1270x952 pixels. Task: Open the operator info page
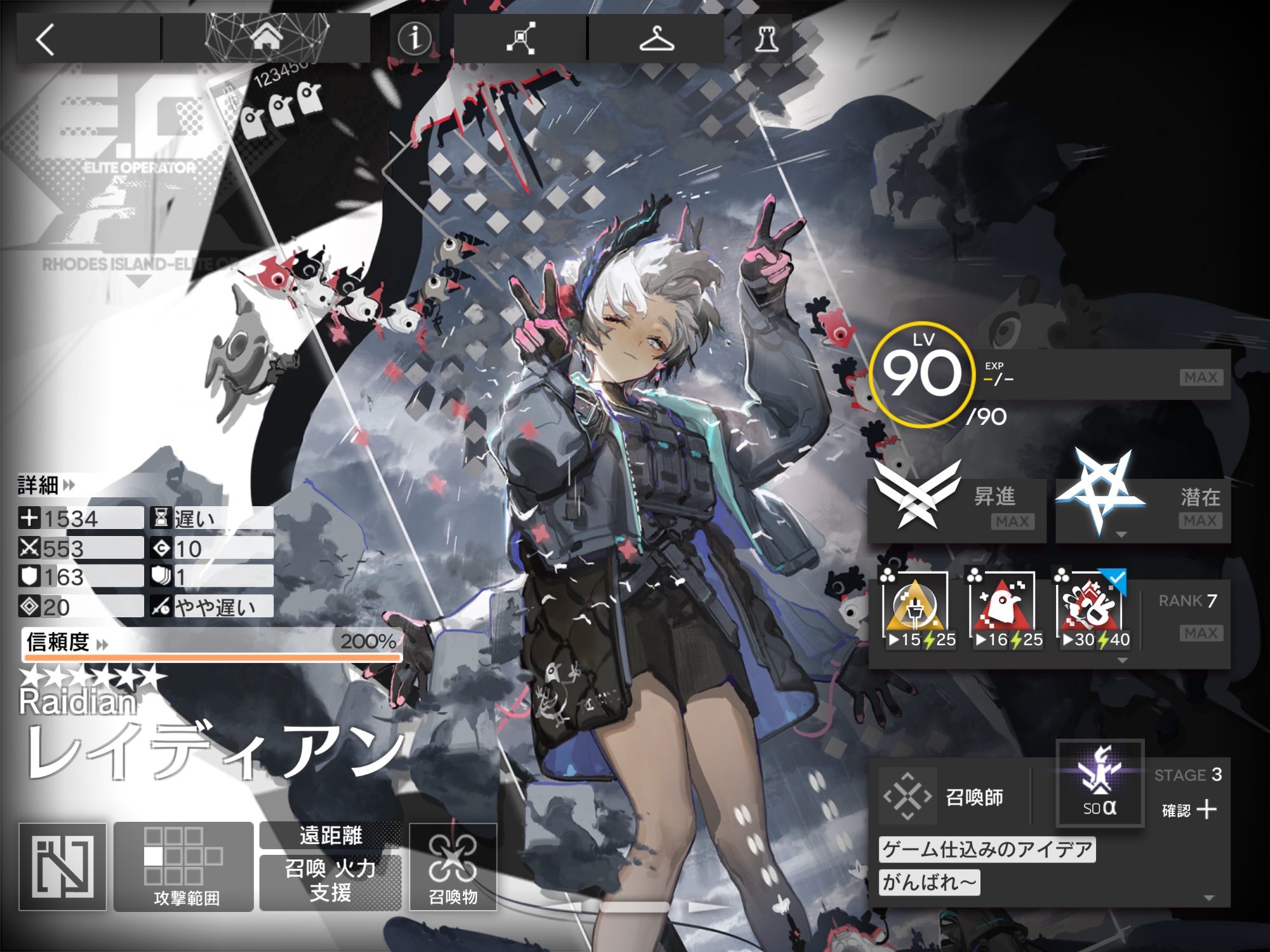[x=414, y=39]
